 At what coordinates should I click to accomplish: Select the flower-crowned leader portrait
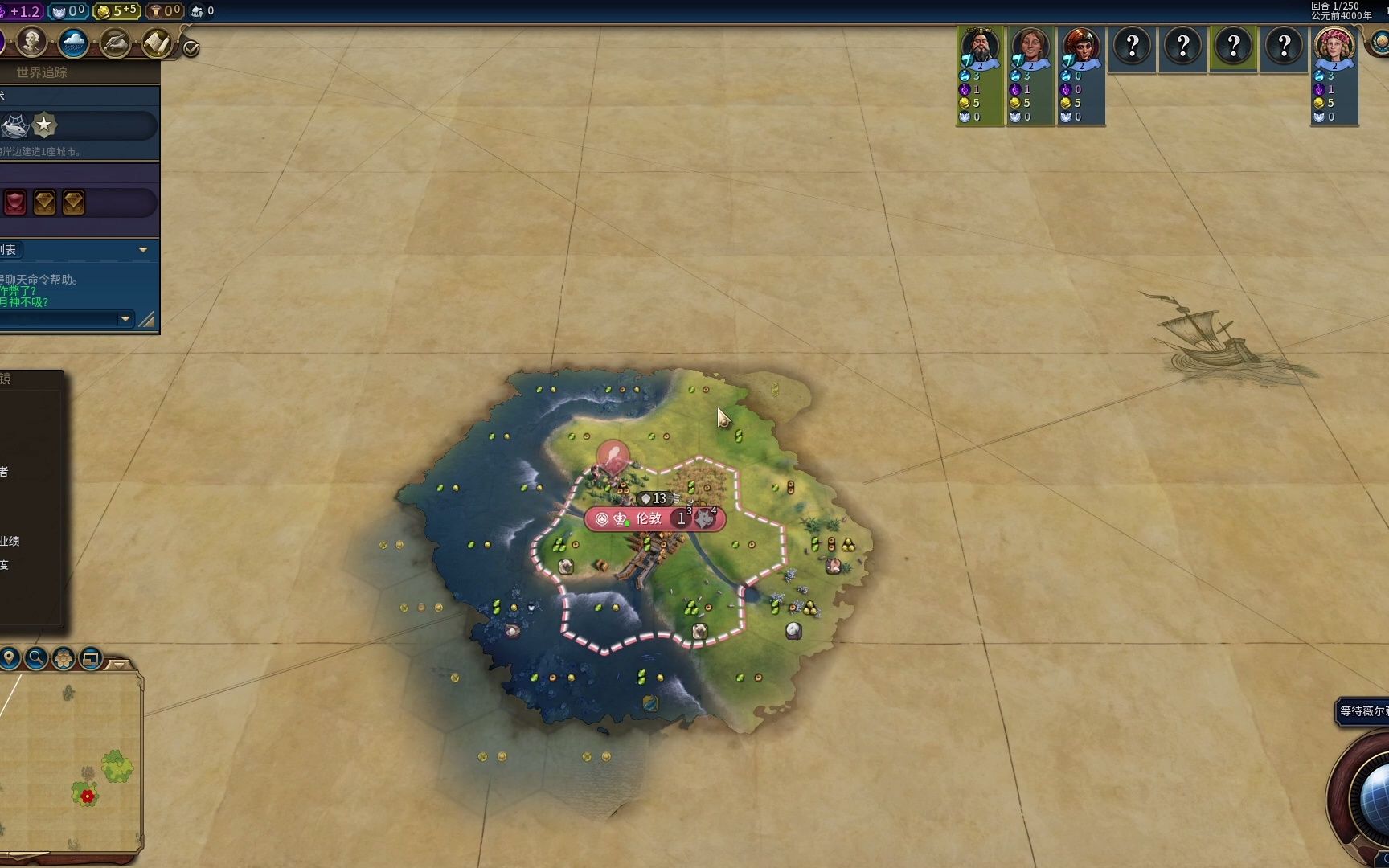(x=1334, y=47)
